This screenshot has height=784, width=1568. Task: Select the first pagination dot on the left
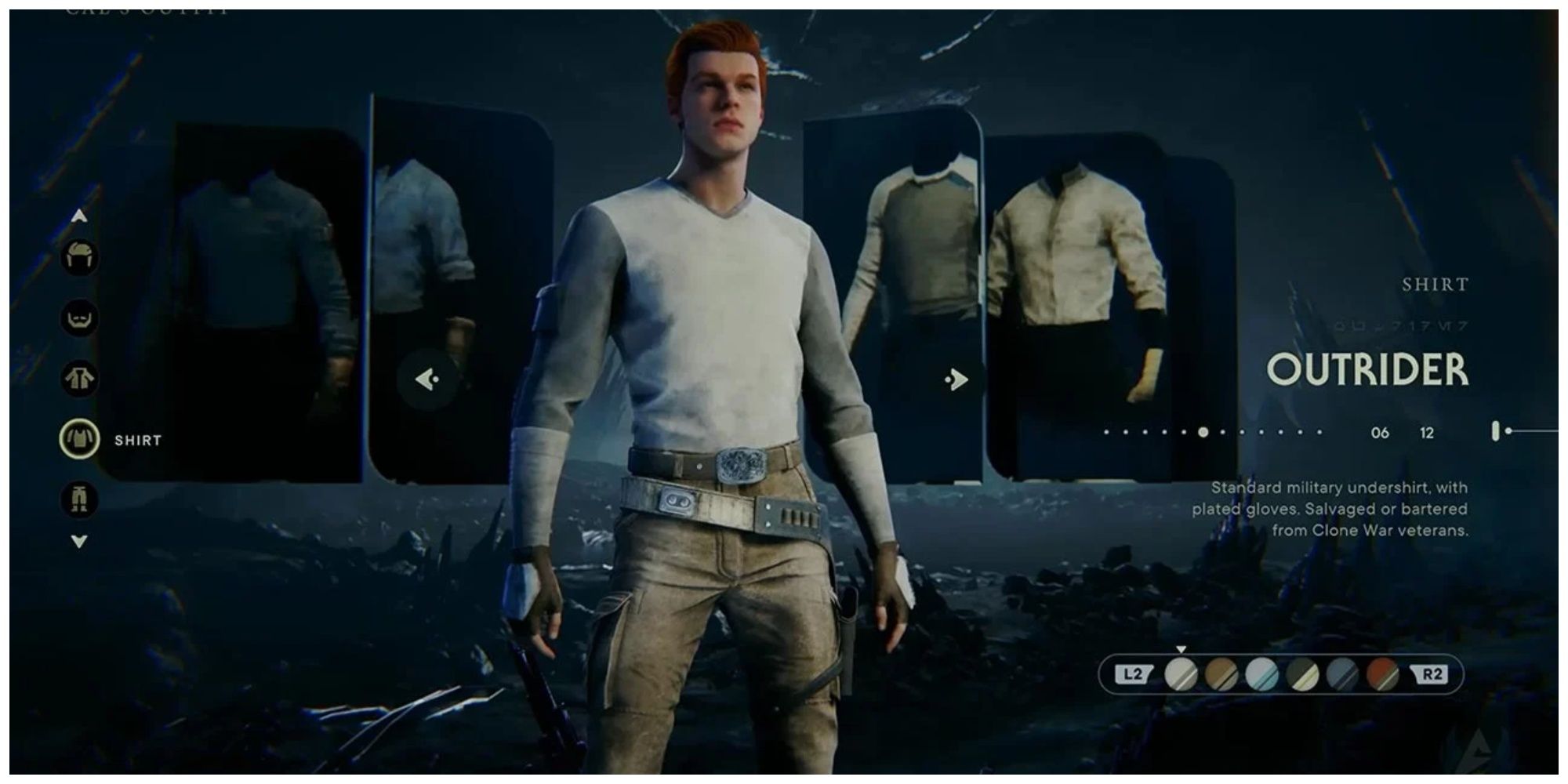(x=1105, y=431)
